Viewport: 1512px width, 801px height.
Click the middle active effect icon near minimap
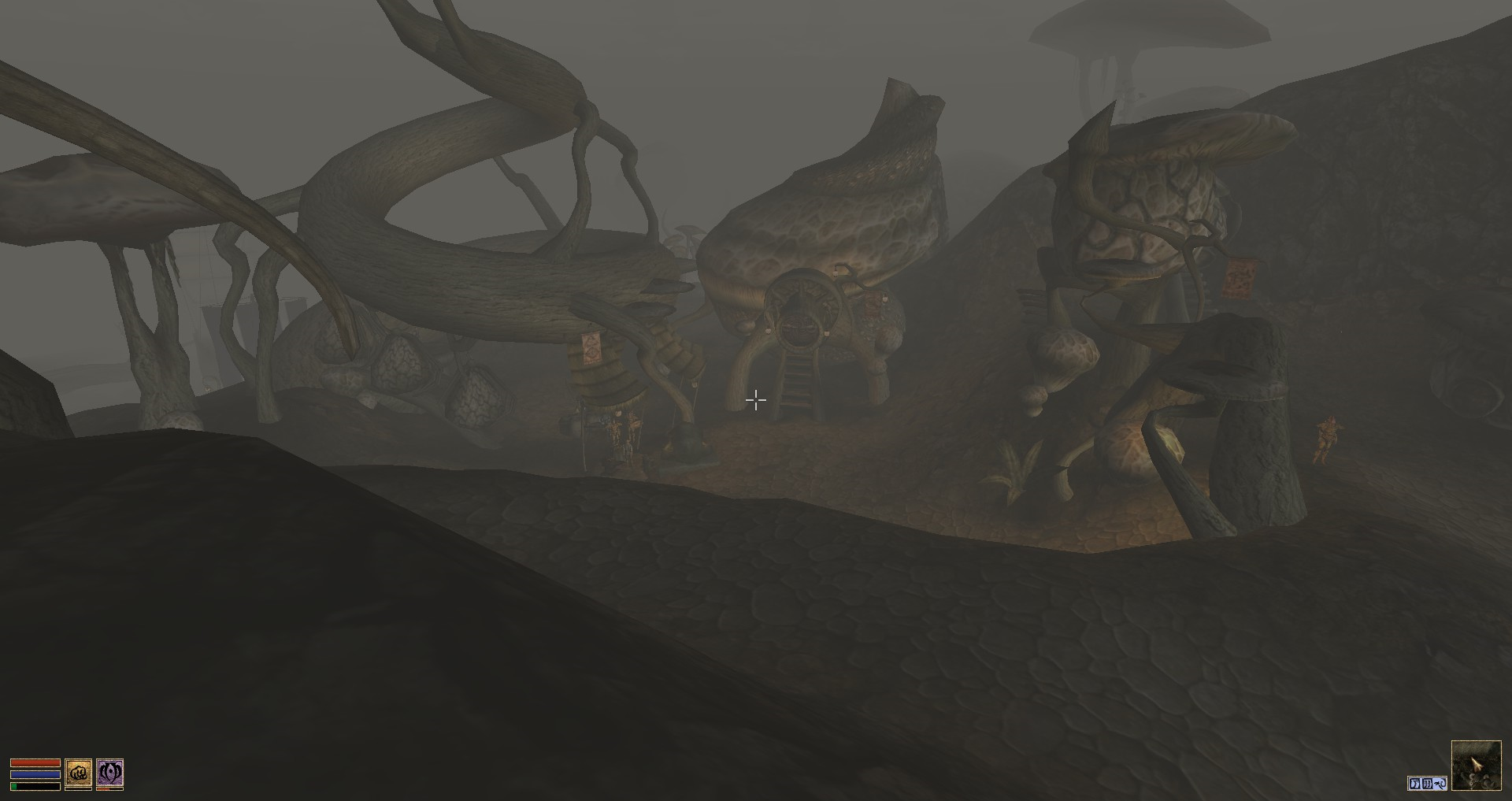coord(1428,784)
